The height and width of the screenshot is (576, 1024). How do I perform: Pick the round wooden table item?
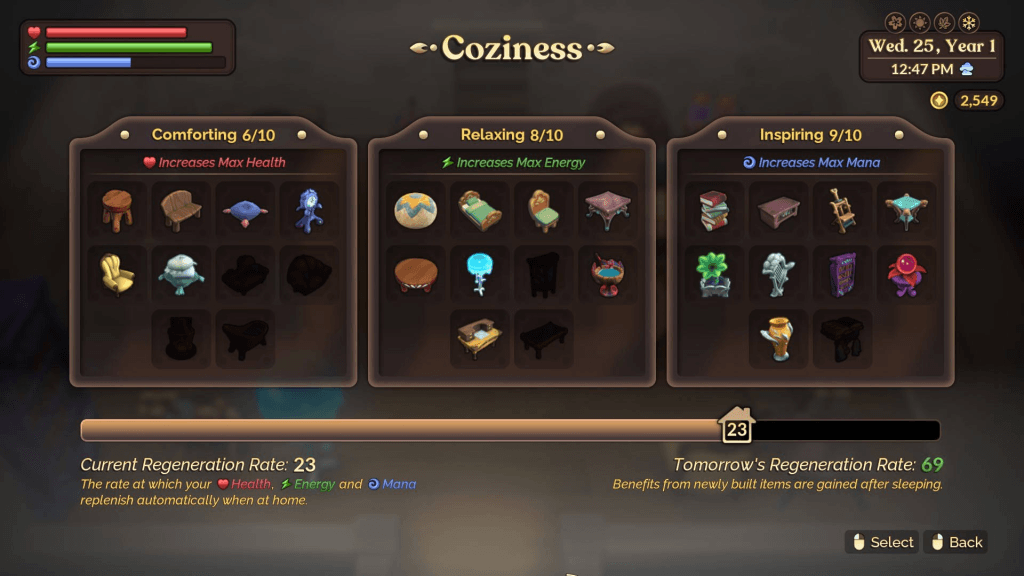tap(416, 274)
